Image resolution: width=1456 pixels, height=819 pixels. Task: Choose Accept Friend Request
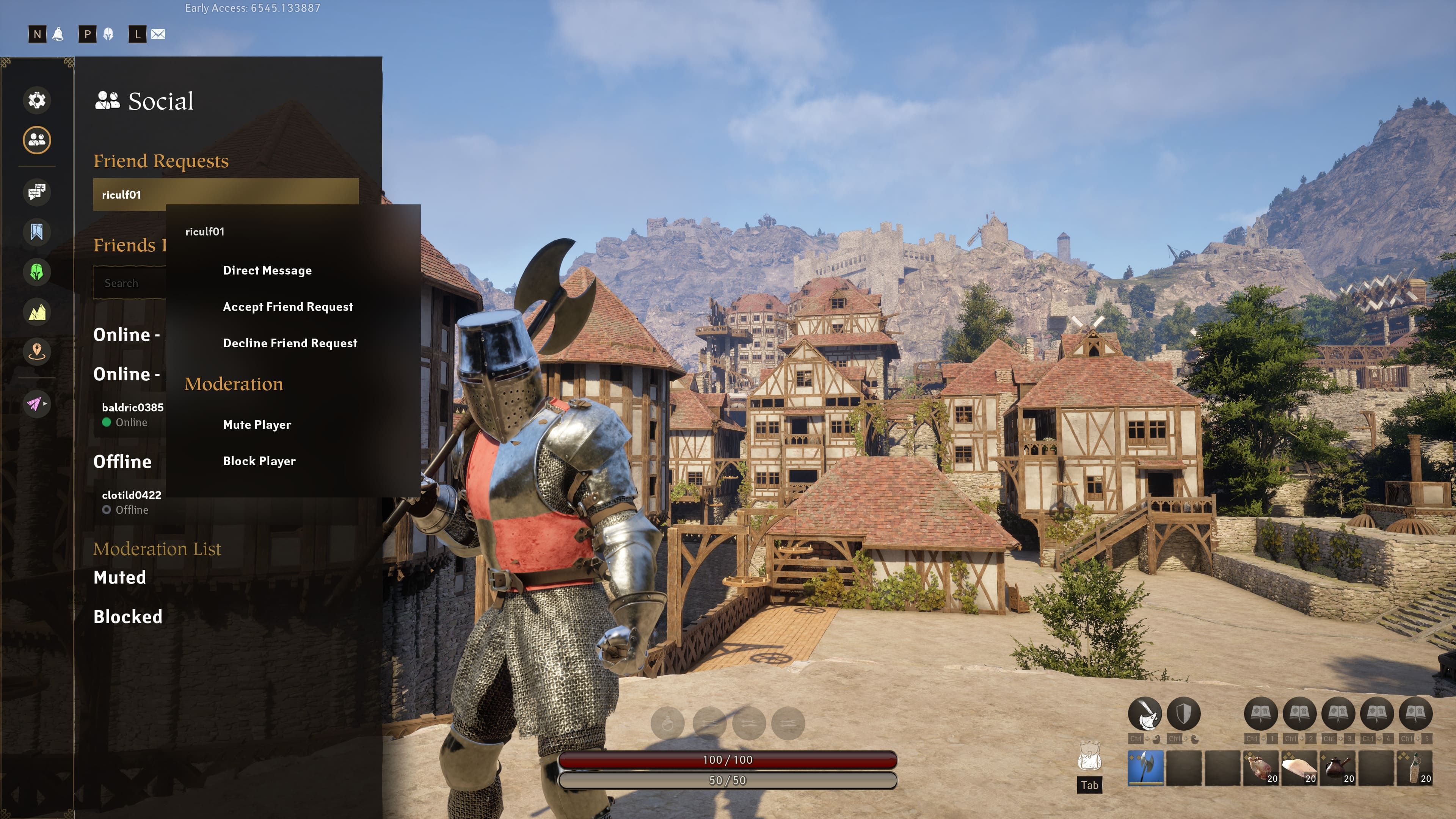point(288,306)
